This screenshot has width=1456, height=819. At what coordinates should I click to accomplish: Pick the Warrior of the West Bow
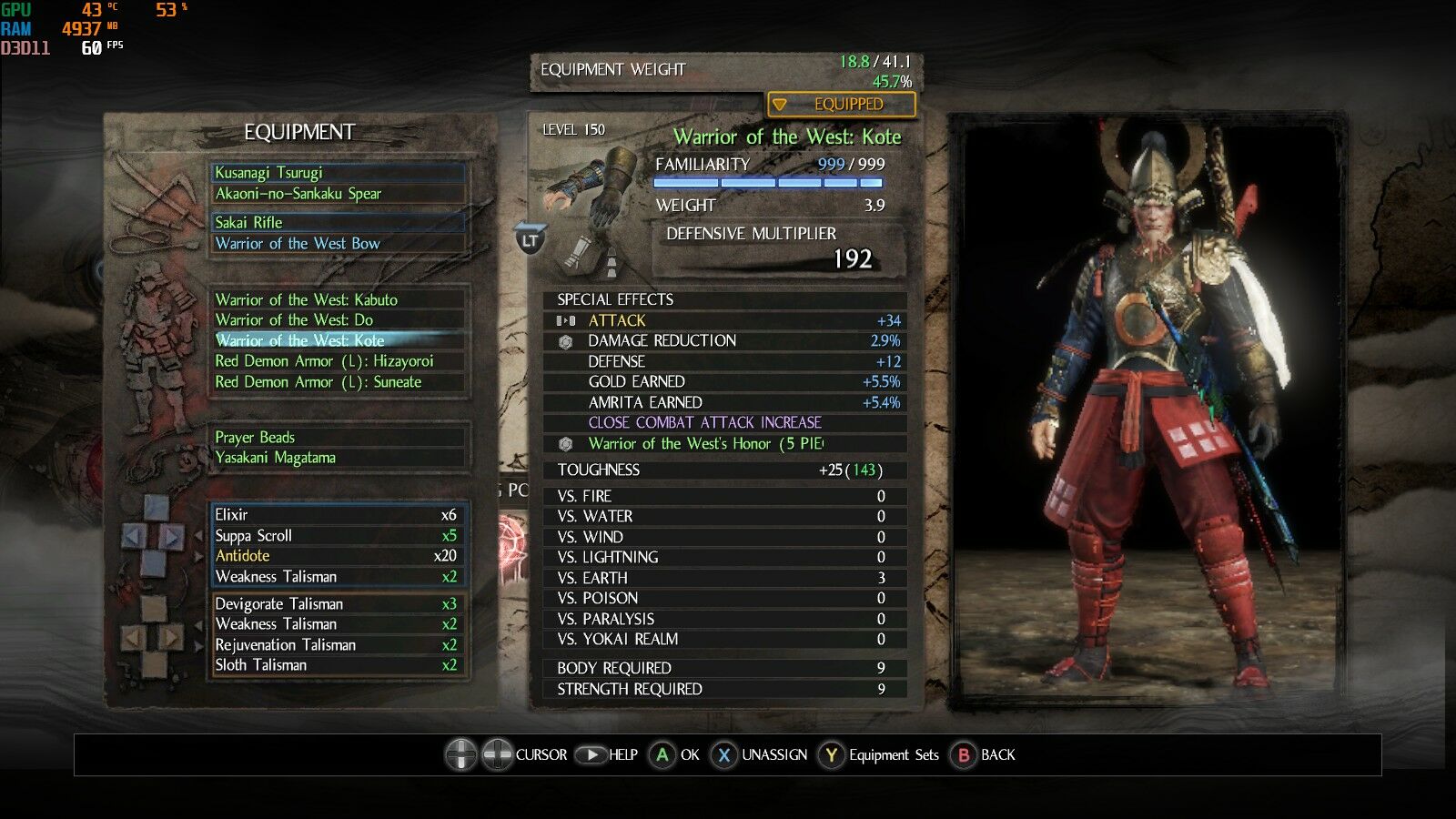[x=337, y=244]
